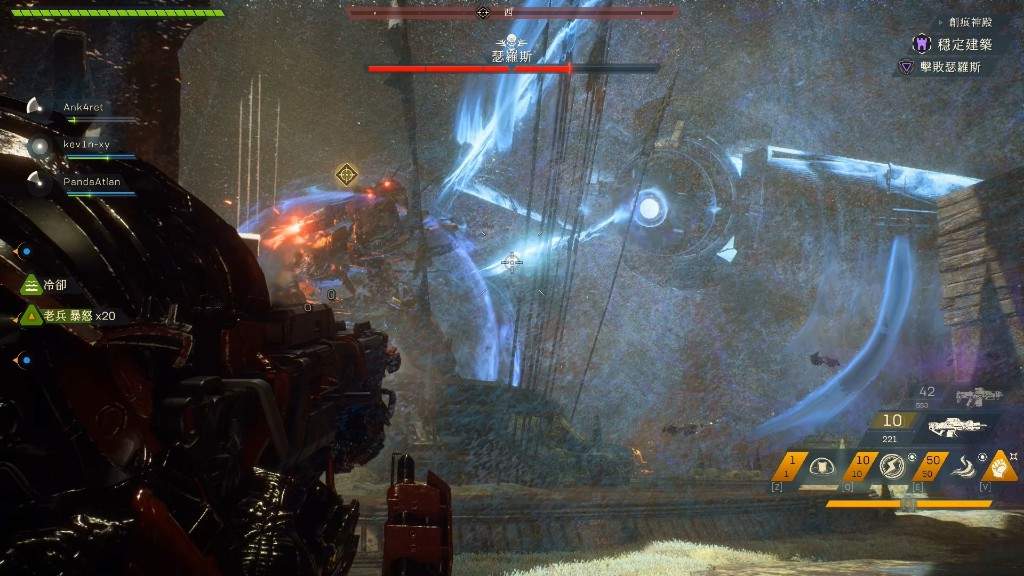This screenshot has width=1024, height=576.
Task: Activate the shield dome ability
Action: click(823, 467)
